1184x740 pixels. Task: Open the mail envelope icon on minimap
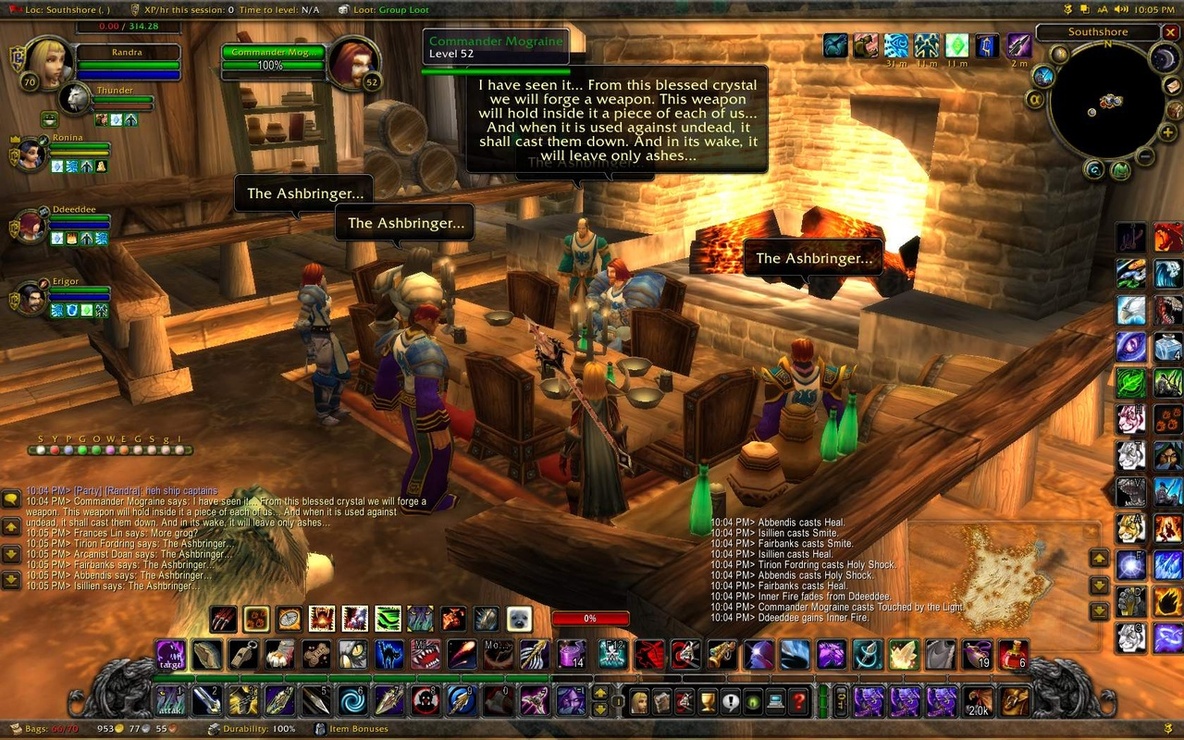coord(1174,86)
